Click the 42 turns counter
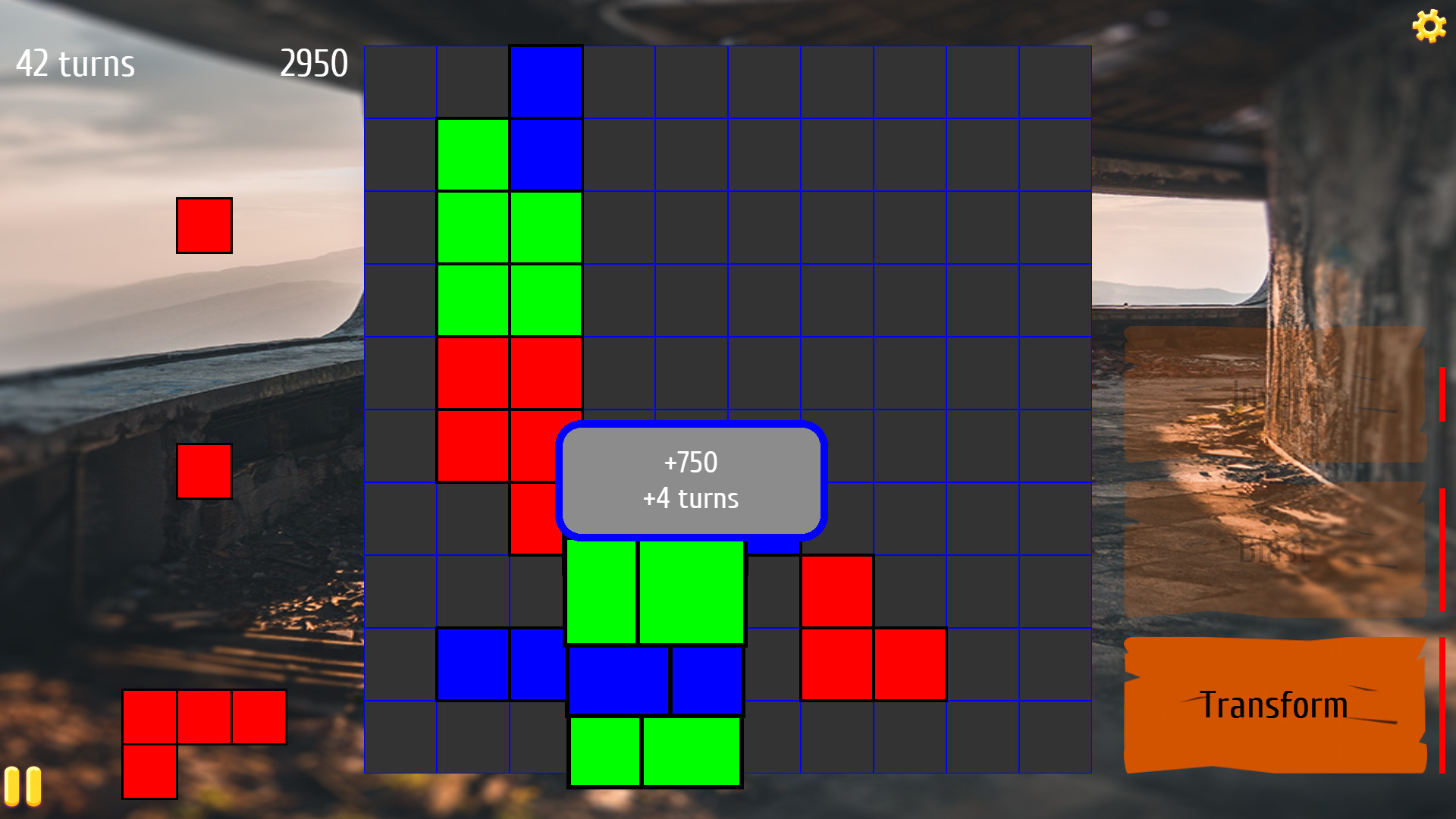The height and width of the screenshot is (819, 1456). pos(75,64)
